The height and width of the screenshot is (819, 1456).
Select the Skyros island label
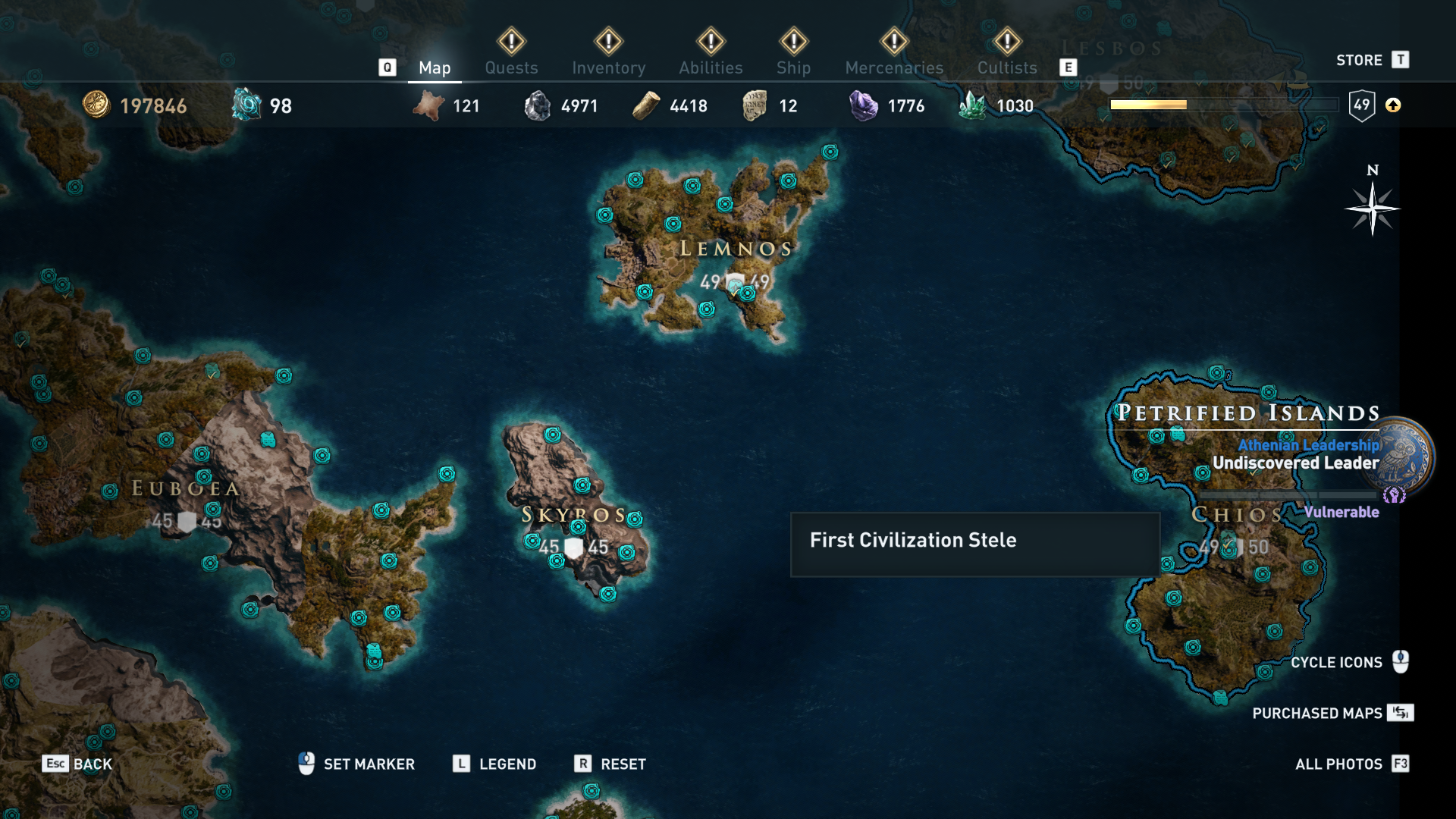(x=573, y=515)
